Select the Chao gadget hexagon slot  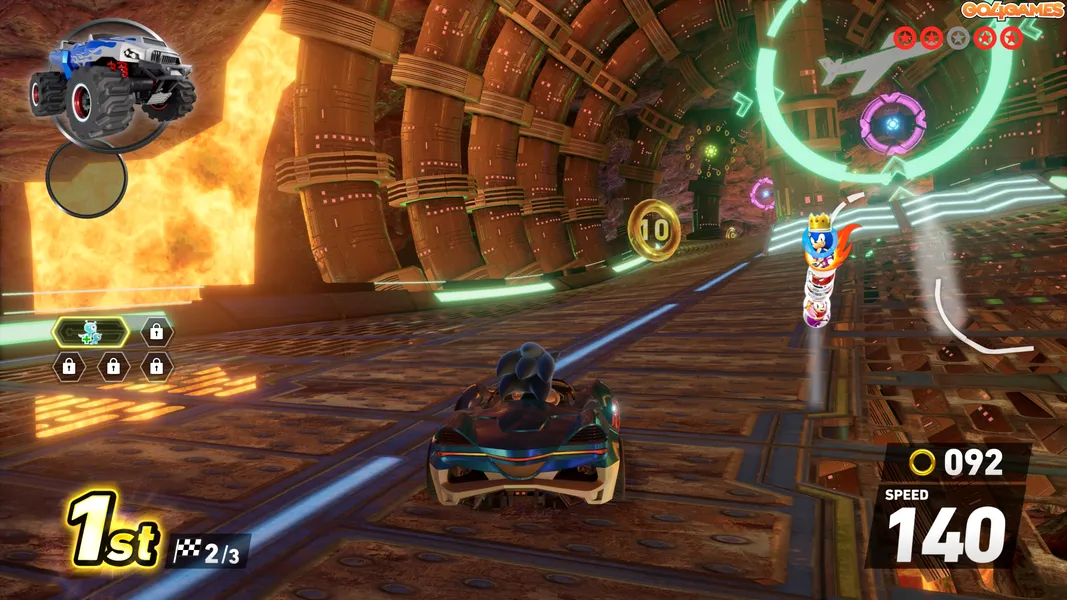pos(91,331)
